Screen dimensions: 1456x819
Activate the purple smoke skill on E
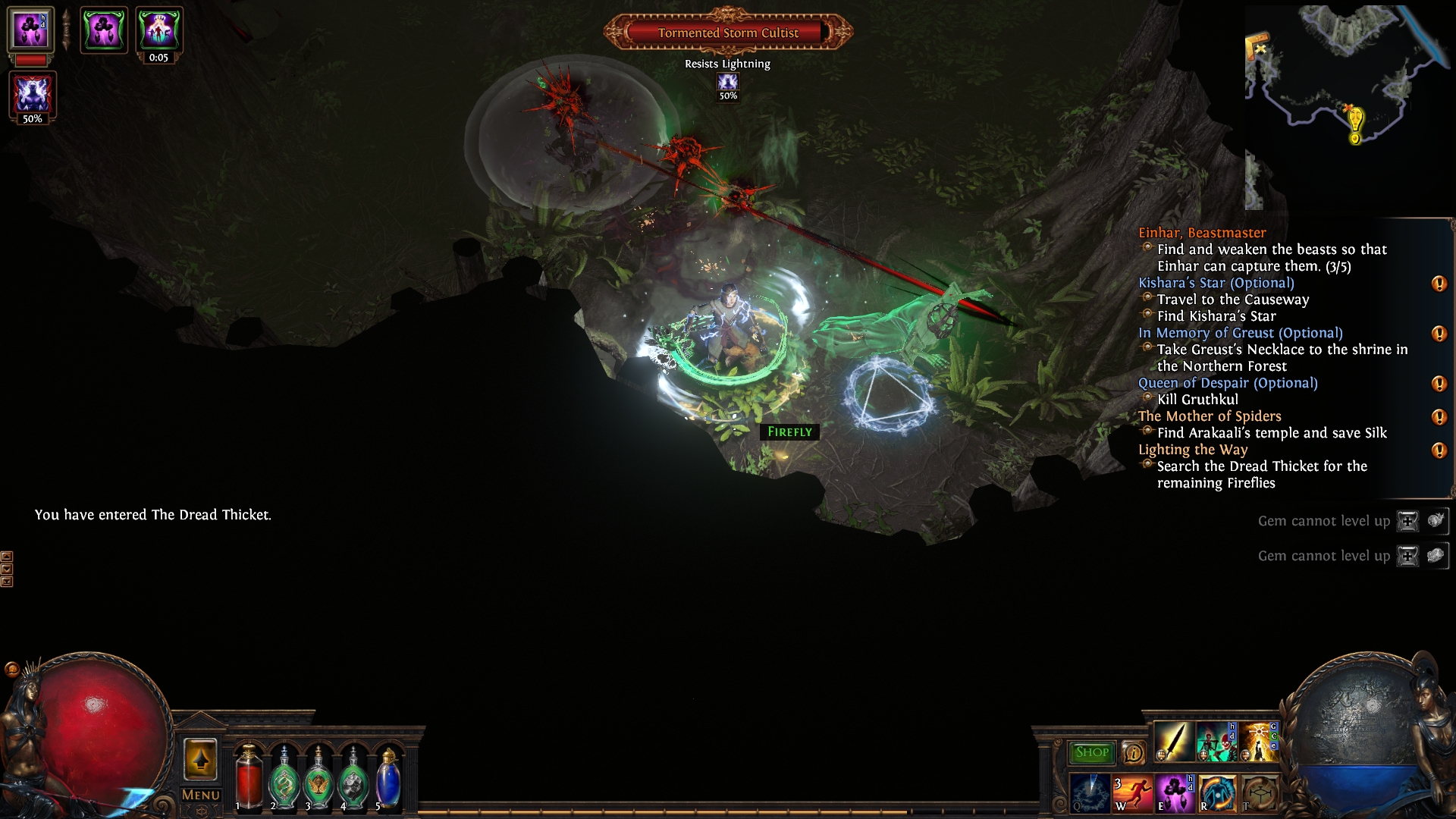point(1174,792)
